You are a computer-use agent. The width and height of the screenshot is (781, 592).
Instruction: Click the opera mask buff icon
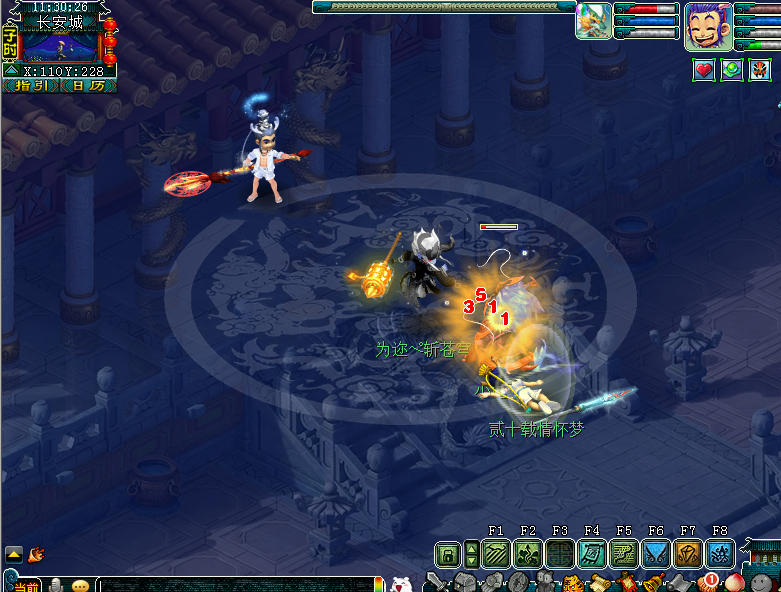click(760, 70)
